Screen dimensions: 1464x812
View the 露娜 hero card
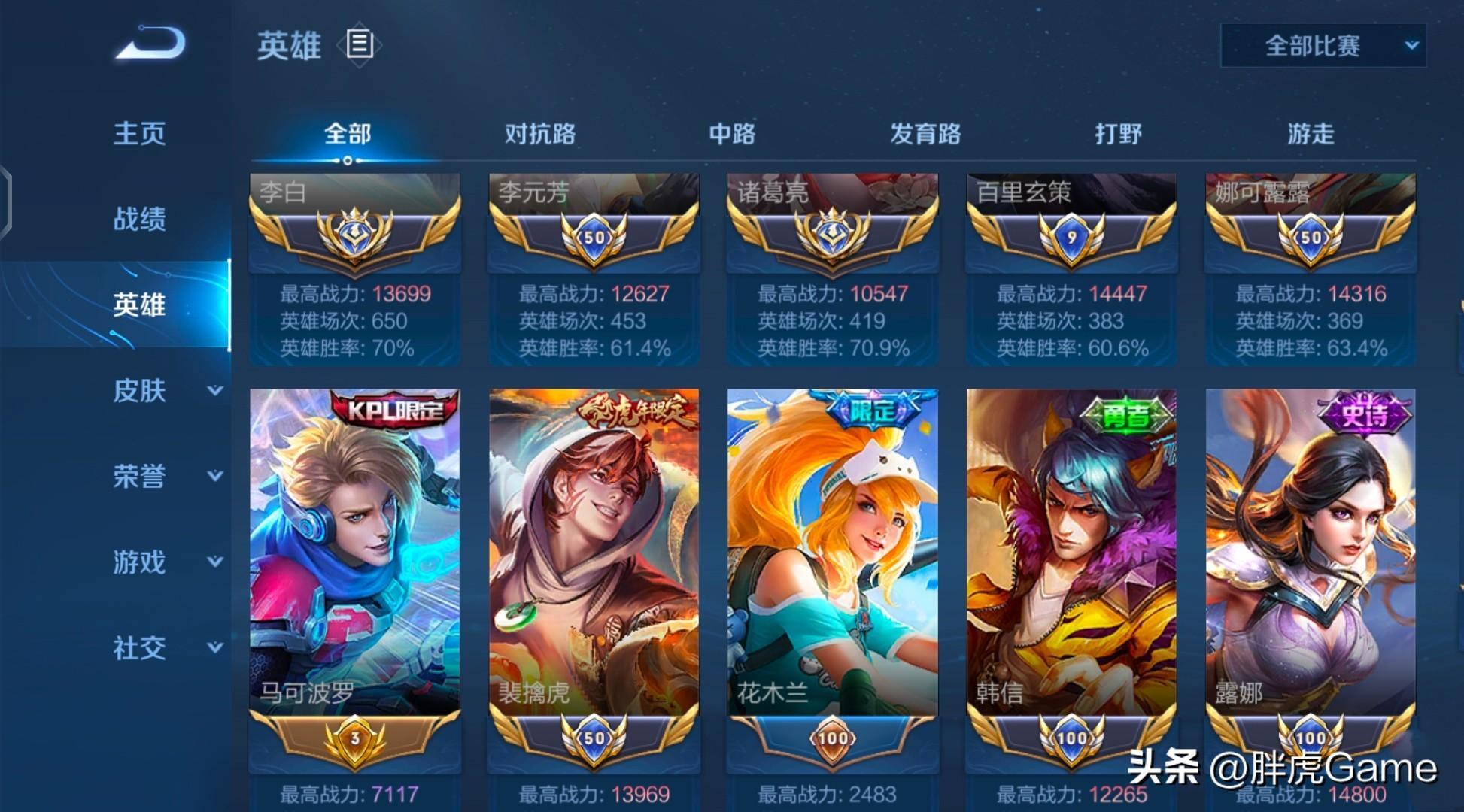[x=1311, y=553]
